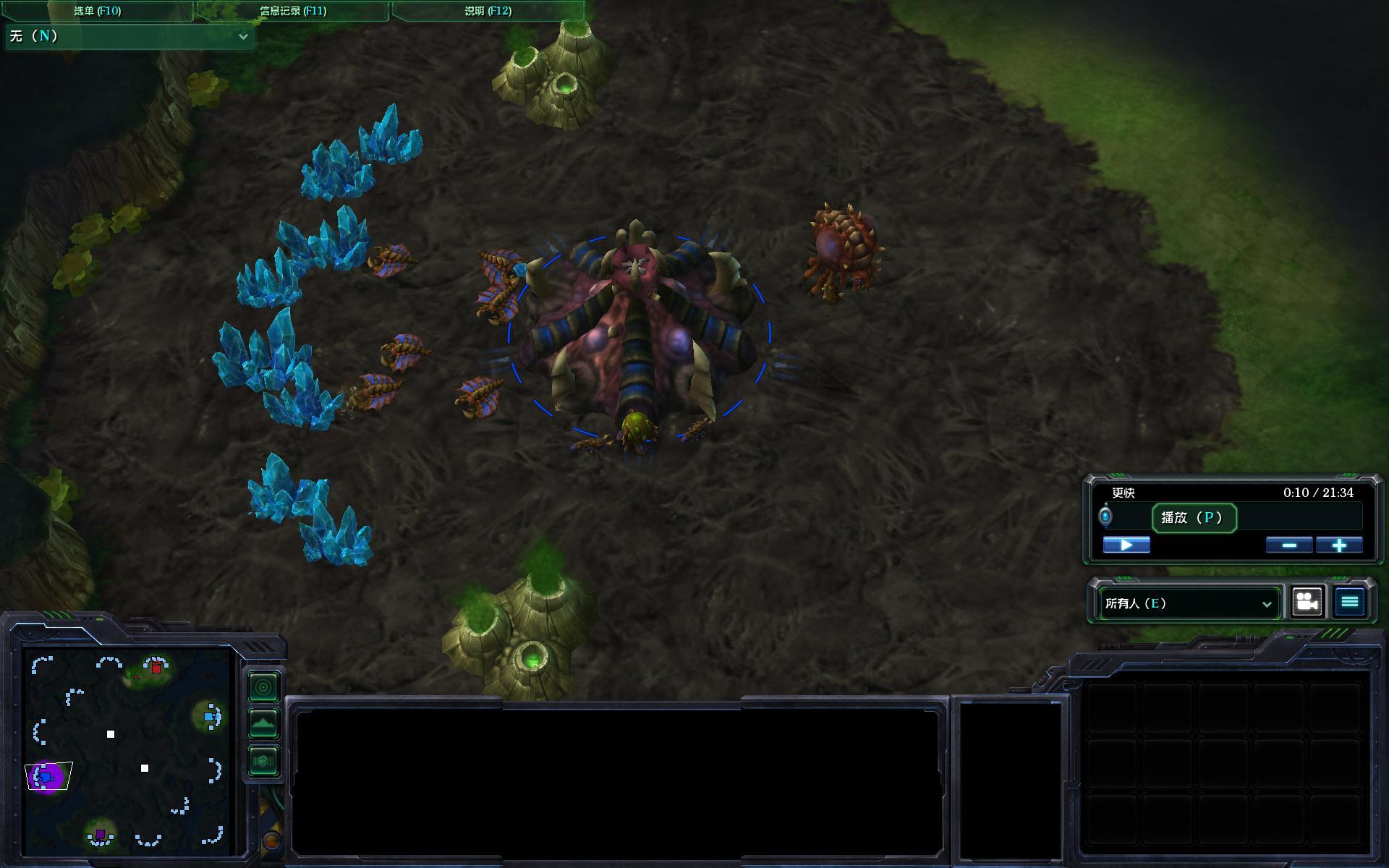
Task: Start replay playback with the play arrow
Action: pos(1126,545)
